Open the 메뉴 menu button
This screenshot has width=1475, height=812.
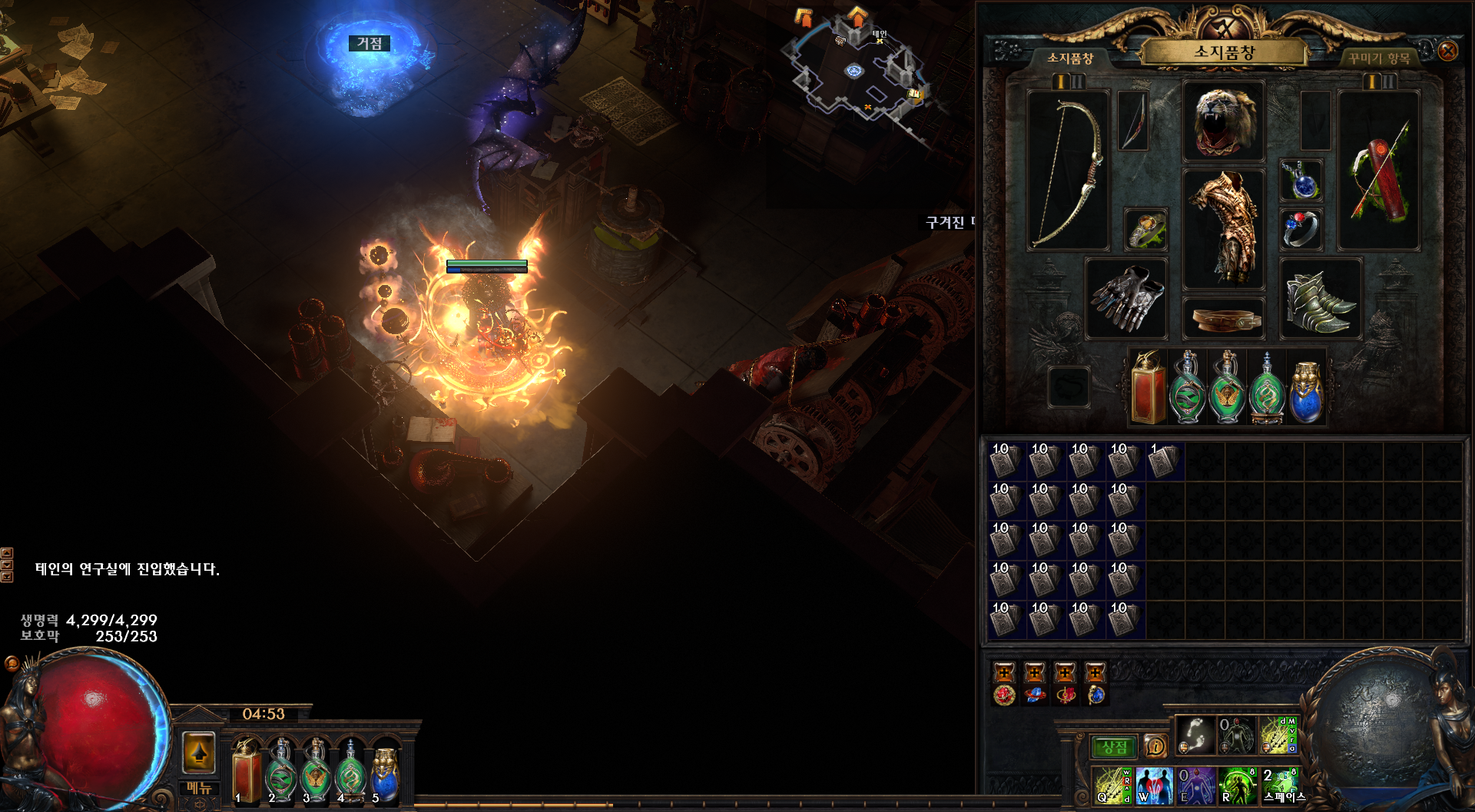199,788
